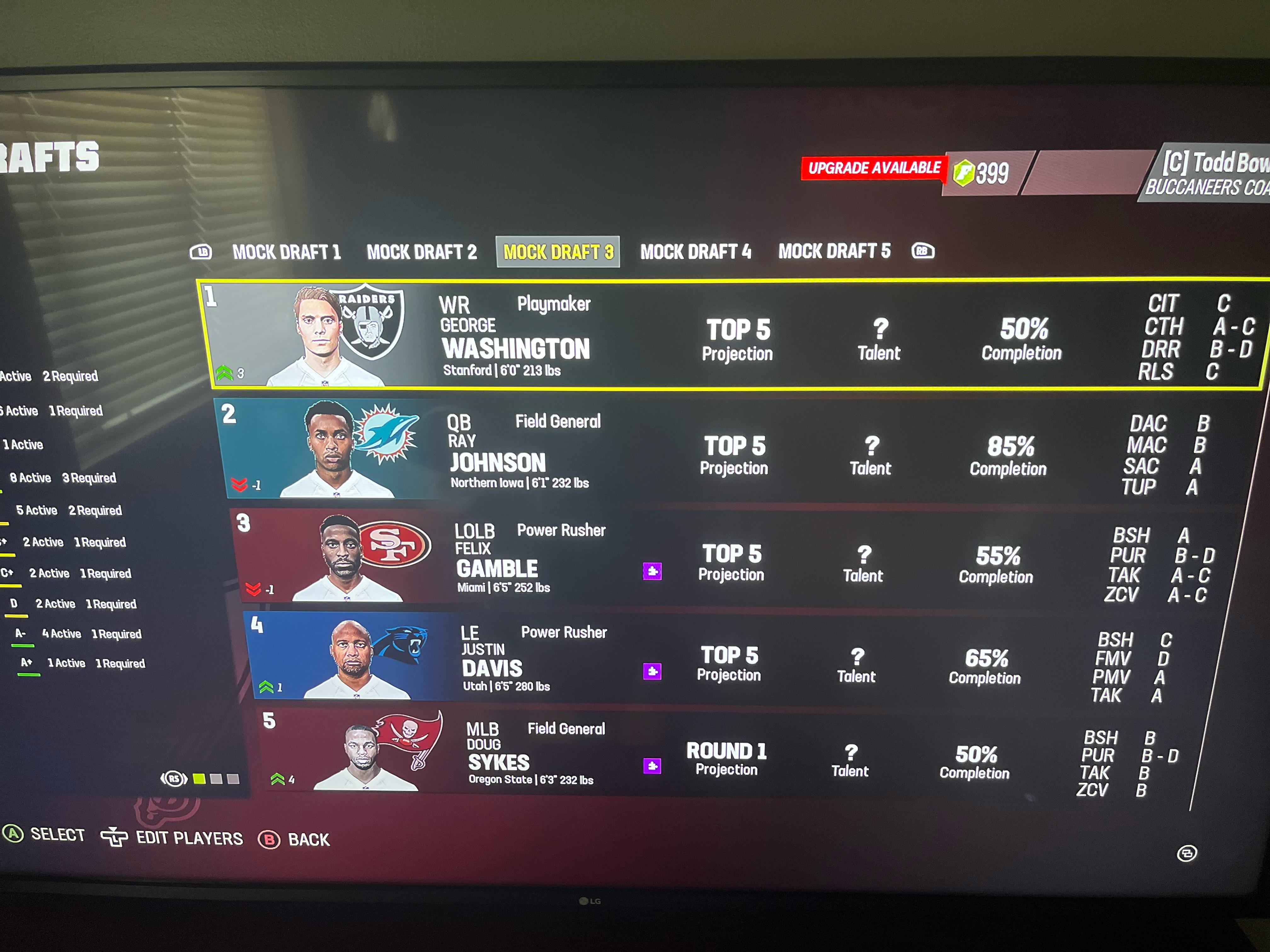Image resolution: width=1270 pixels, height=952 pixels.
Task: Click the green rise arrows on Doug Sykes' row
Action: click(x=277, y=778)
